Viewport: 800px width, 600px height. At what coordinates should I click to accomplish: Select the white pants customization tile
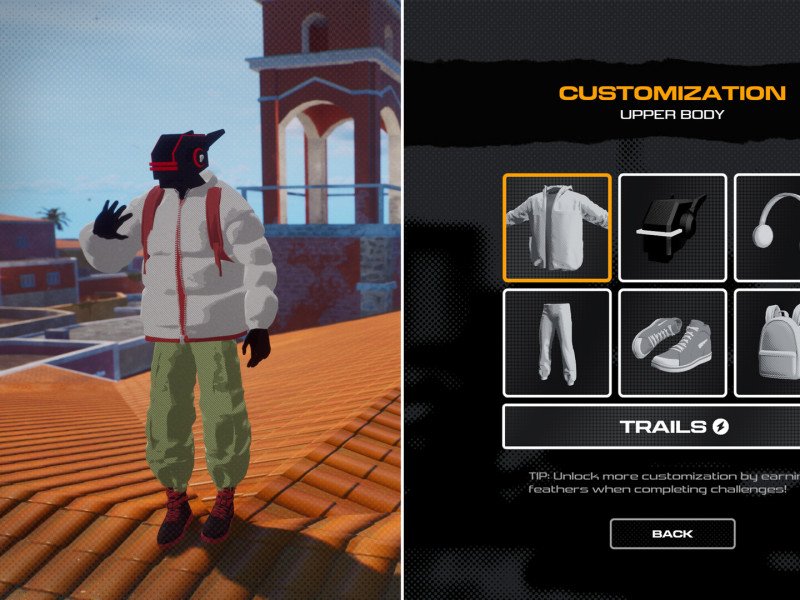pos(557,343)
